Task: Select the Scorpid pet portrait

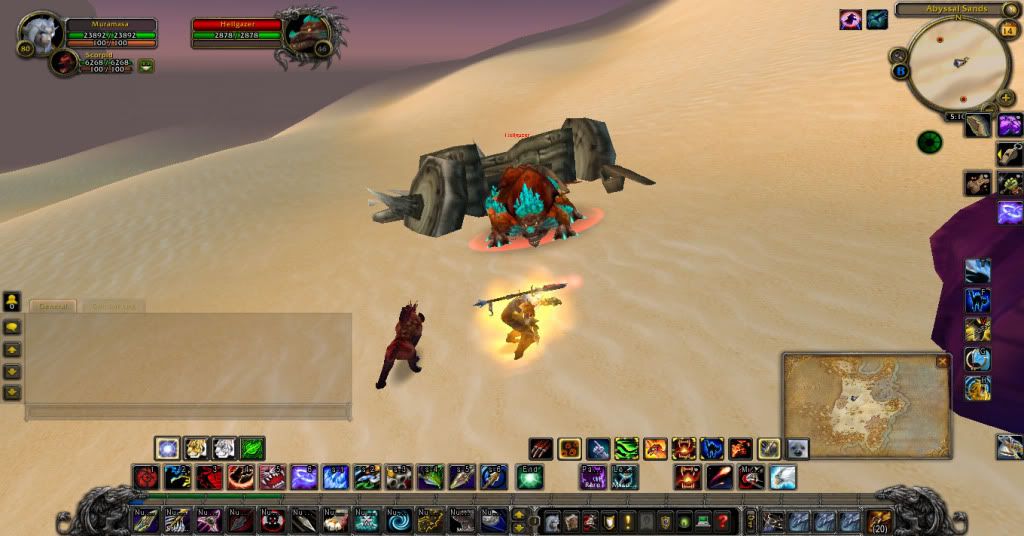Action: coord(63,62)
